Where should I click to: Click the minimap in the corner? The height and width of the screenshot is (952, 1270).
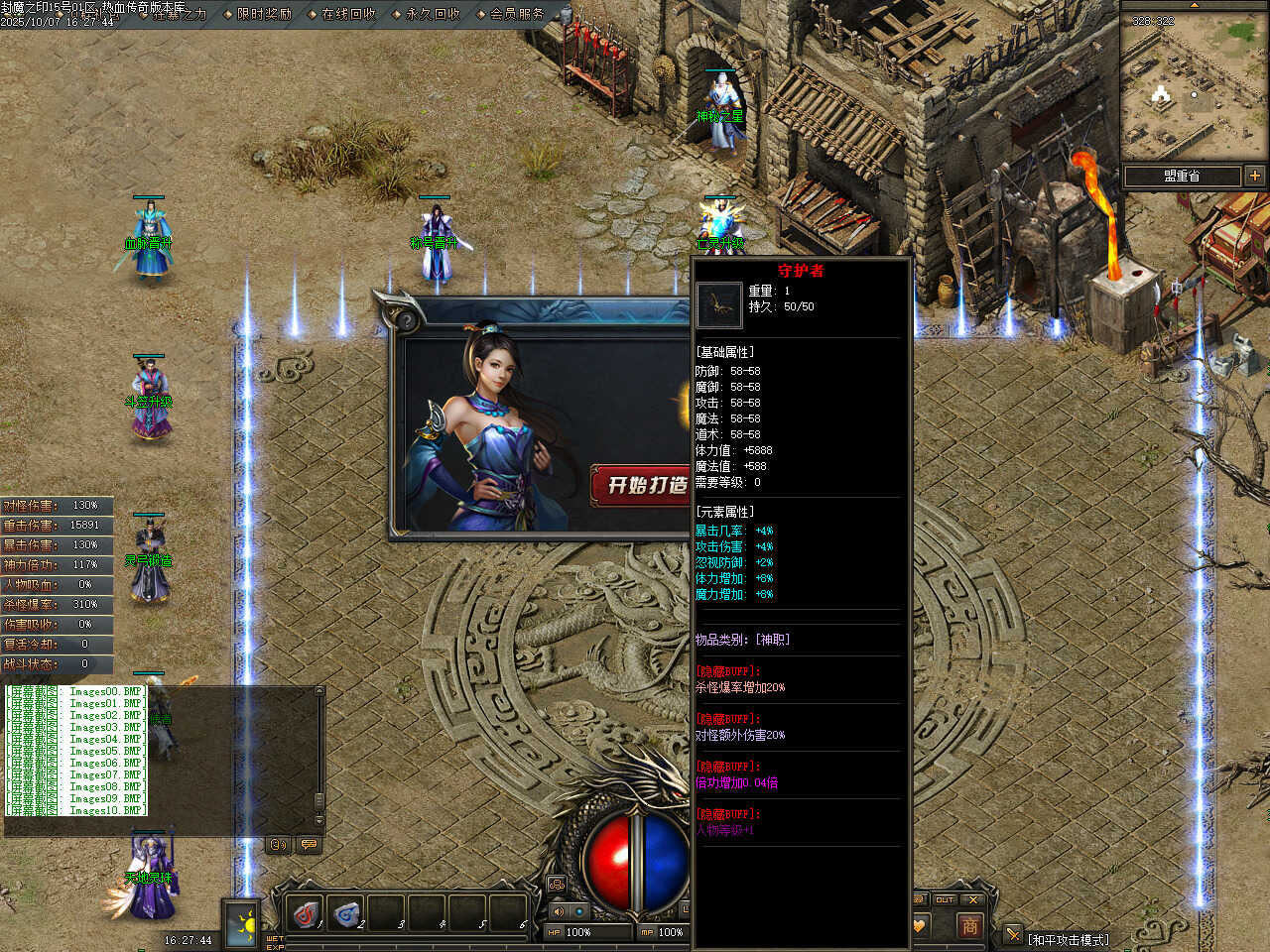[x=1194, y=87]
